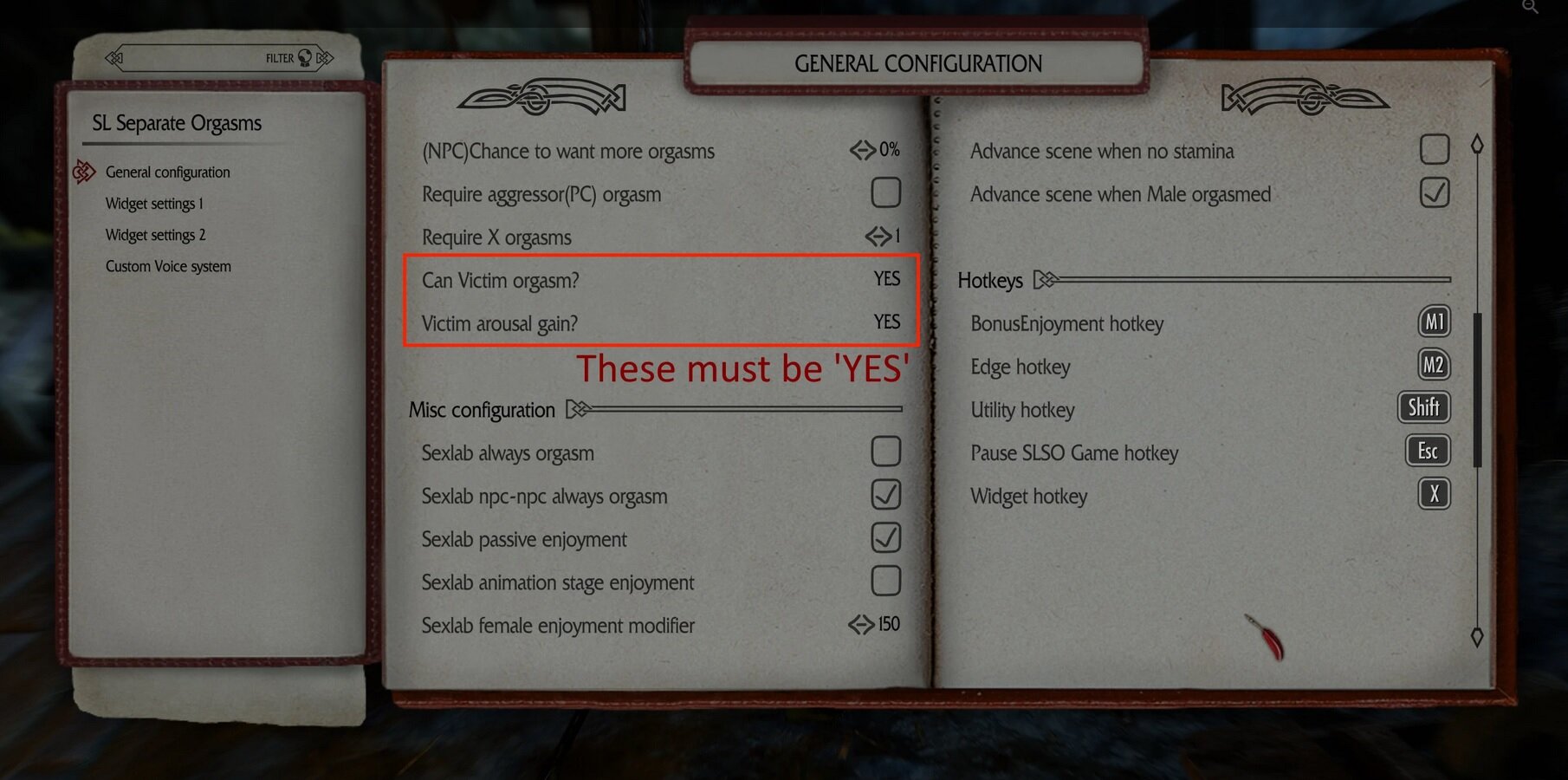The image size is (1568, 780).
Task: Select Custom Voice system from the sidebar
Action: 167,266
